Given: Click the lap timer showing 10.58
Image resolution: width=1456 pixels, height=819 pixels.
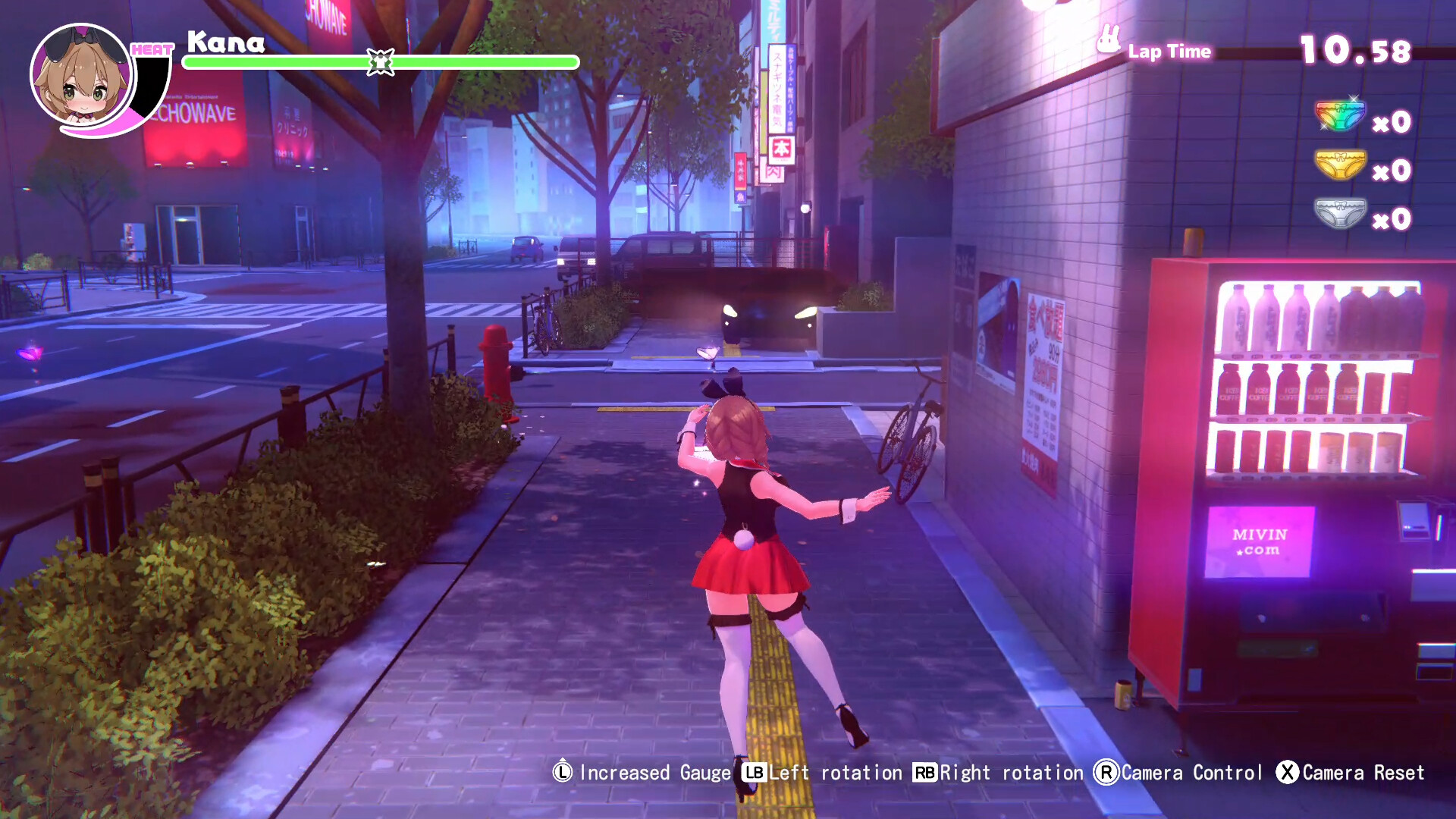Looking at the screenshot, I should point(1353,50).
